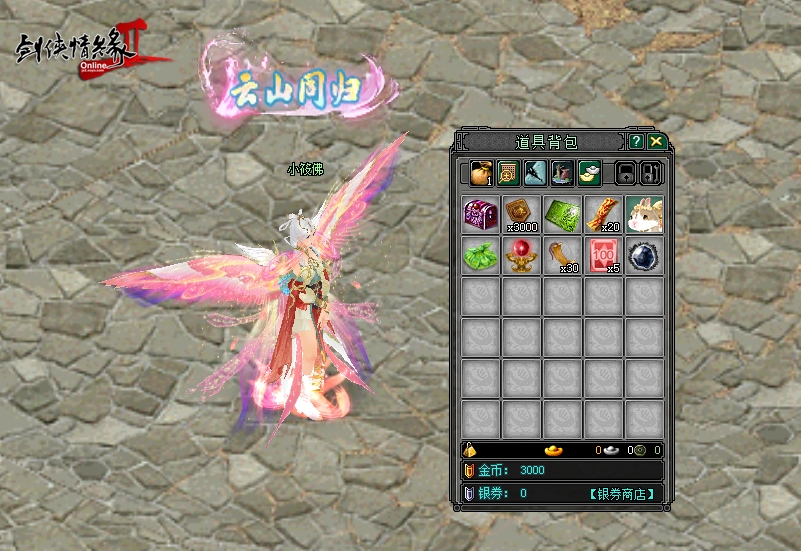The width and height of the screenshot is (801, 551).
Task: Open the inventory help question mark
Action: coord(636,142)
